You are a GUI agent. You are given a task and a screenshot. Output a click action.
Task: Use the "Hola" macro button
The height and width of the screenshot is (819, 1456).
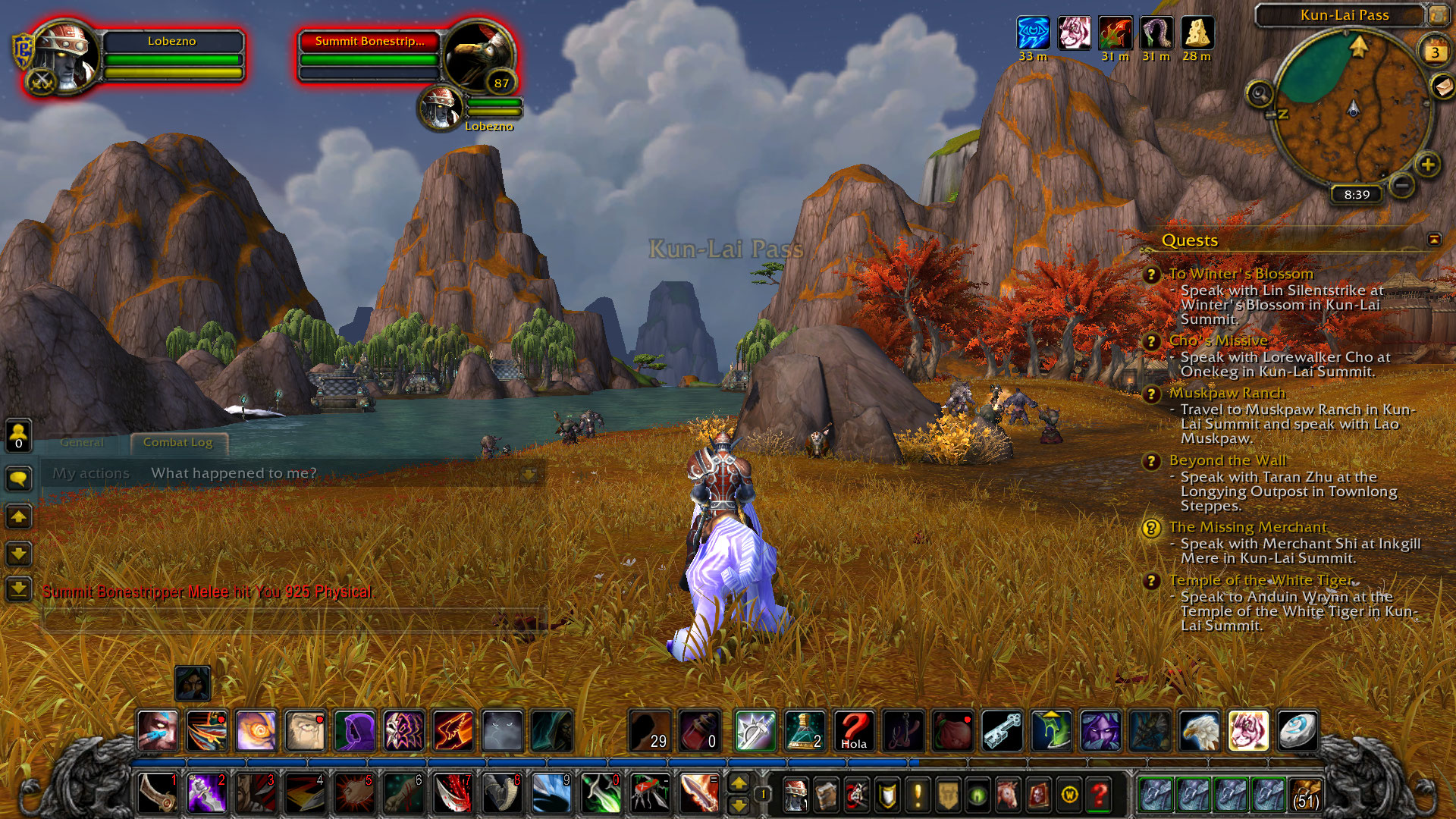(854, 731)
